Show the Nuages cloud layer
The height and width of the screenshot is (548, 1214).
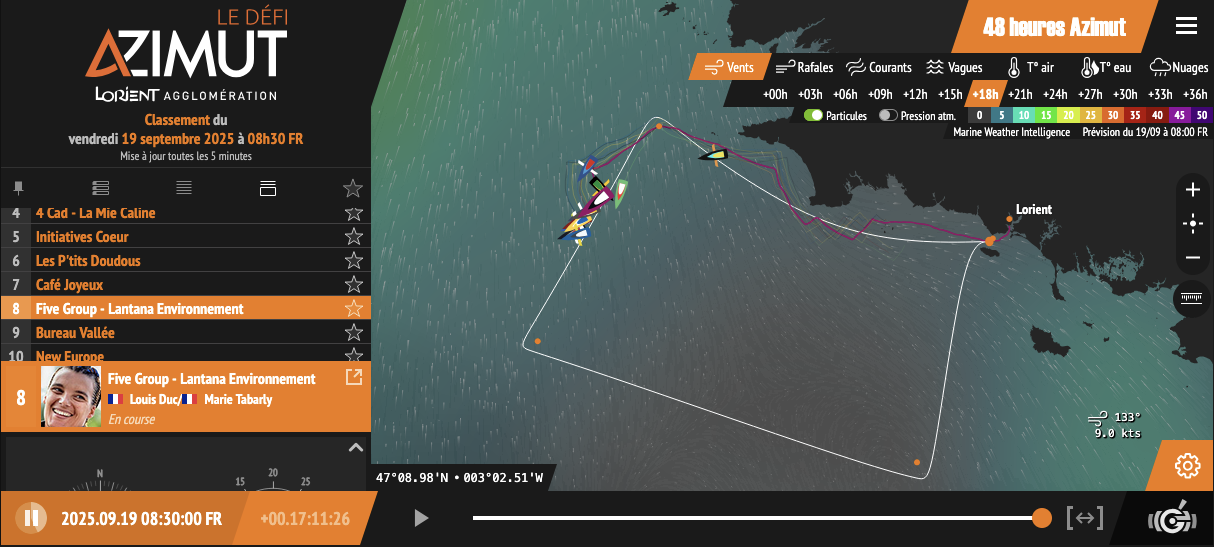(x=1179, y=68)
